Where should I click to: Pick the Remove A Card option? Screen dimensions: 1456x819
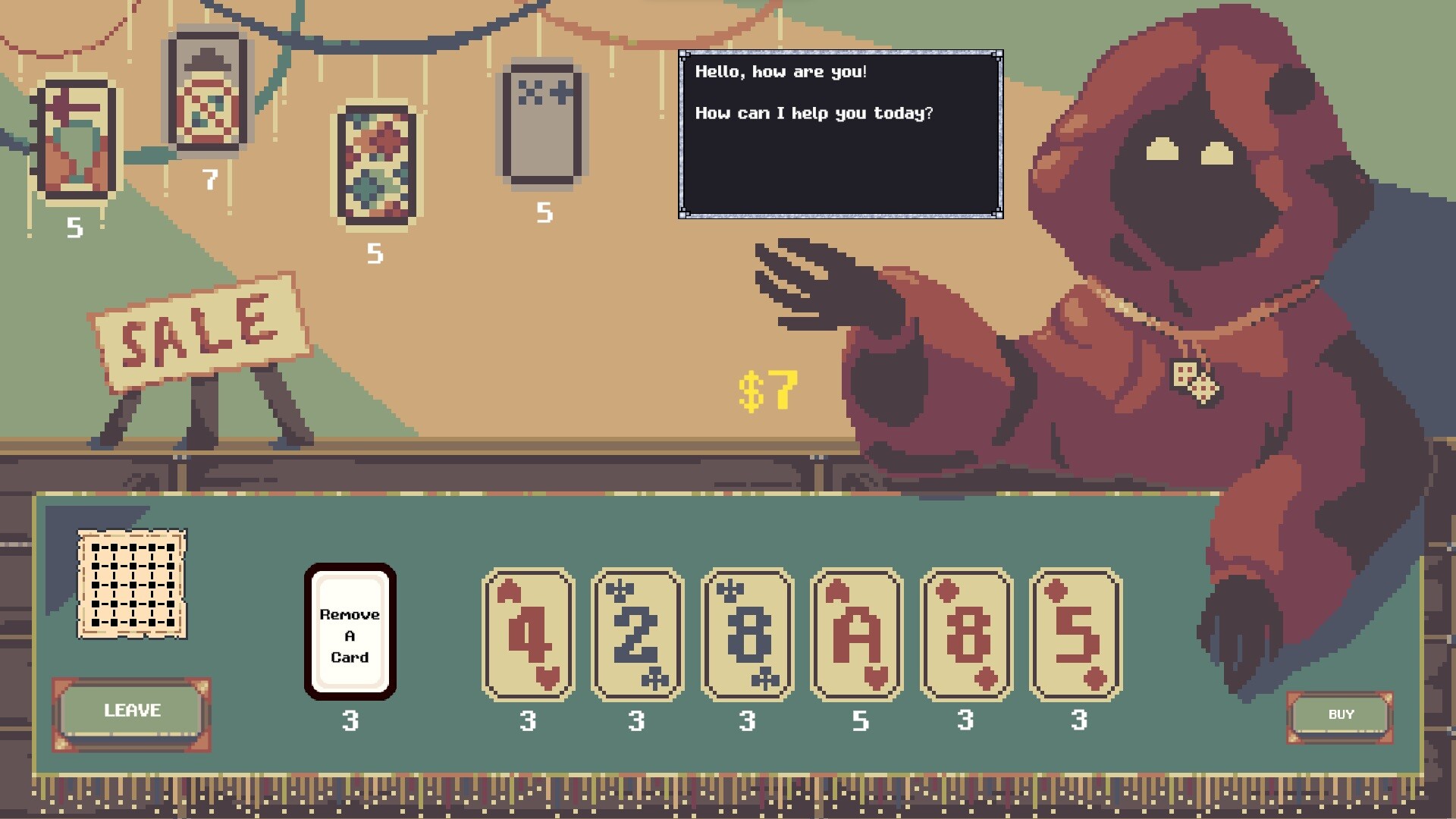coord(350,632)
